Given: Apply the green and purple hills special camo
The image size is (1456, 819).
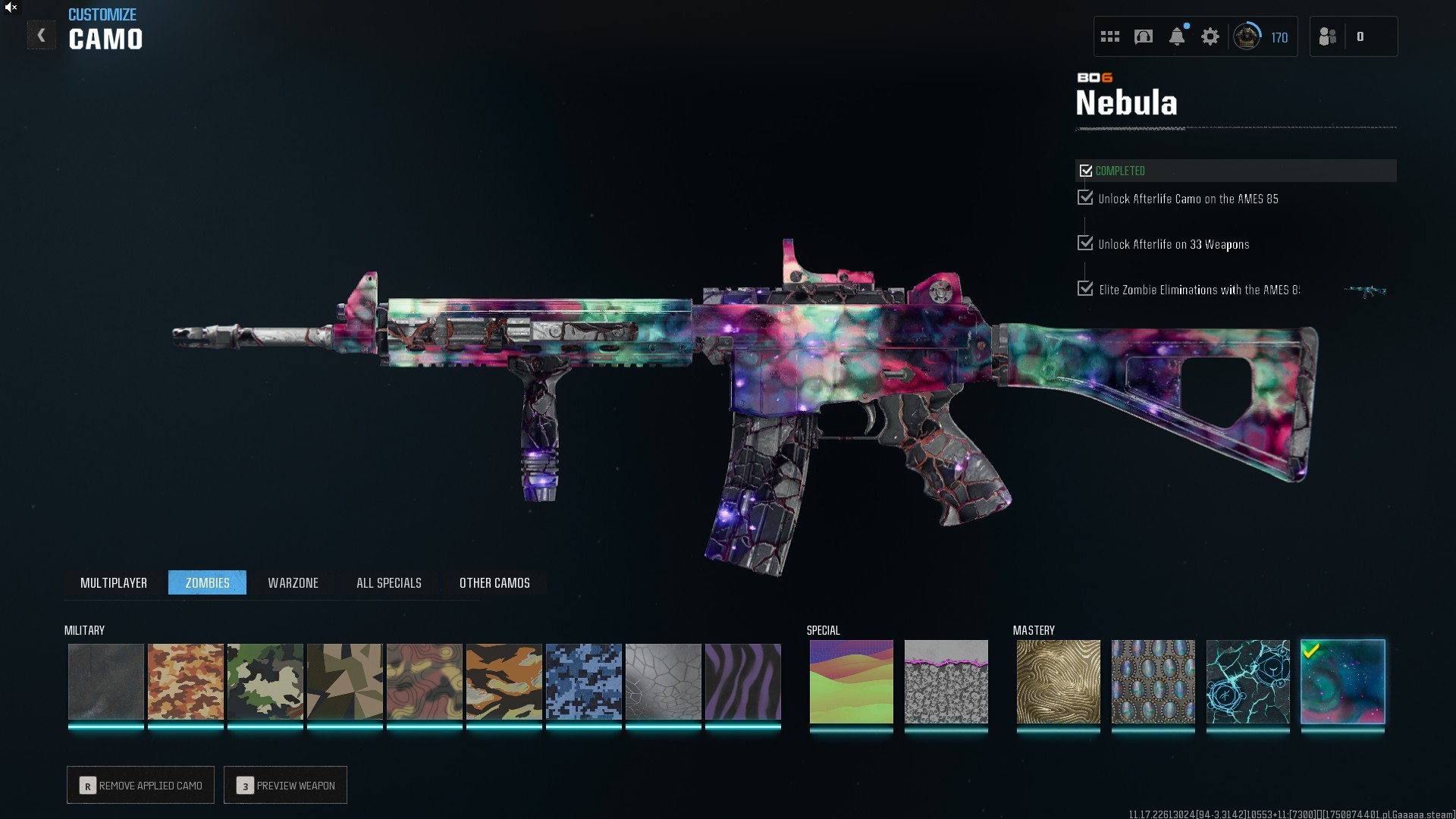Looking at the screenshot, I should pyautogui.click(x=851, y=681).
